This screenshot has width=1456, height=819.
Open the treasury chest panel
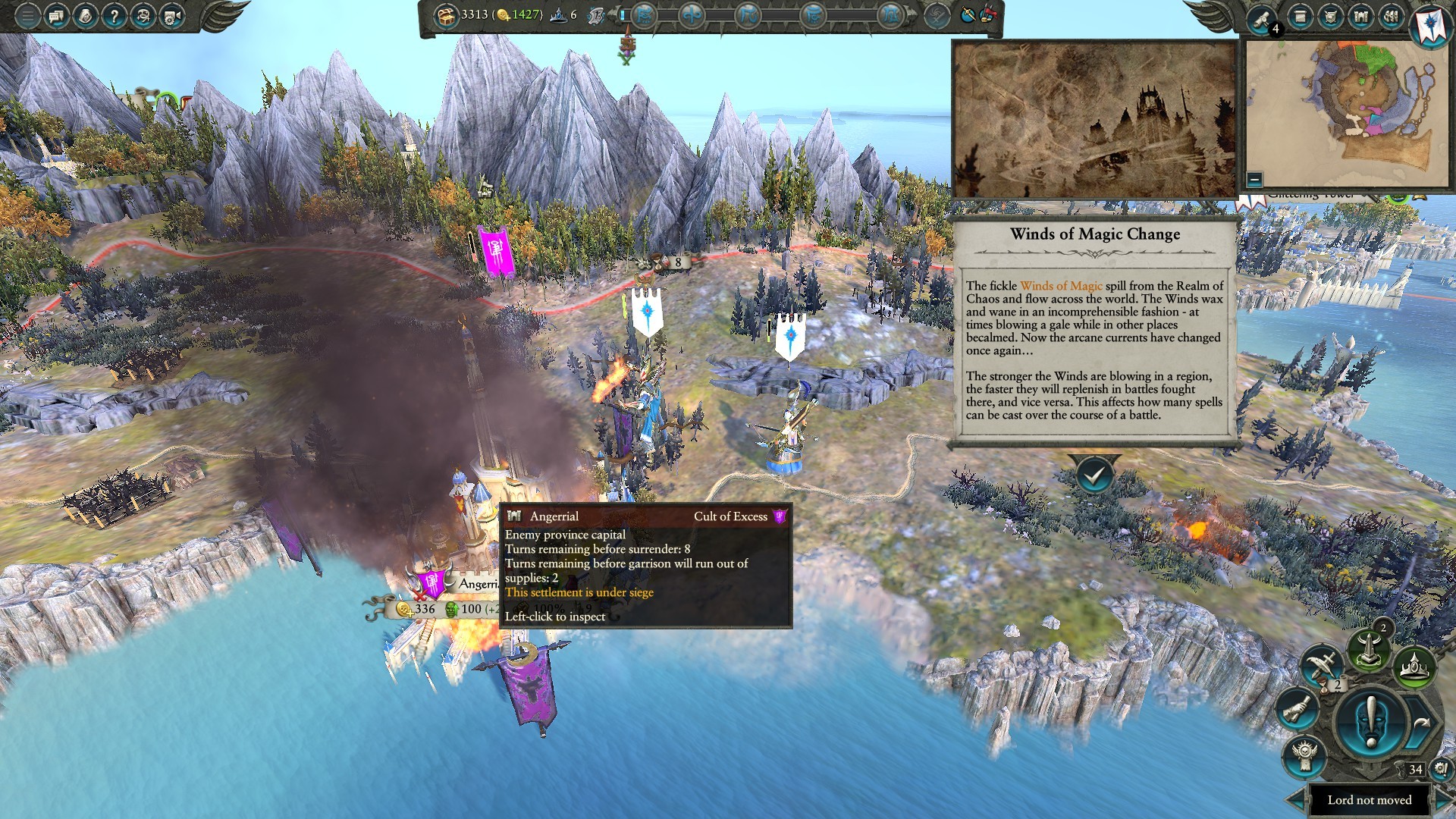click(x=445, y=14)
